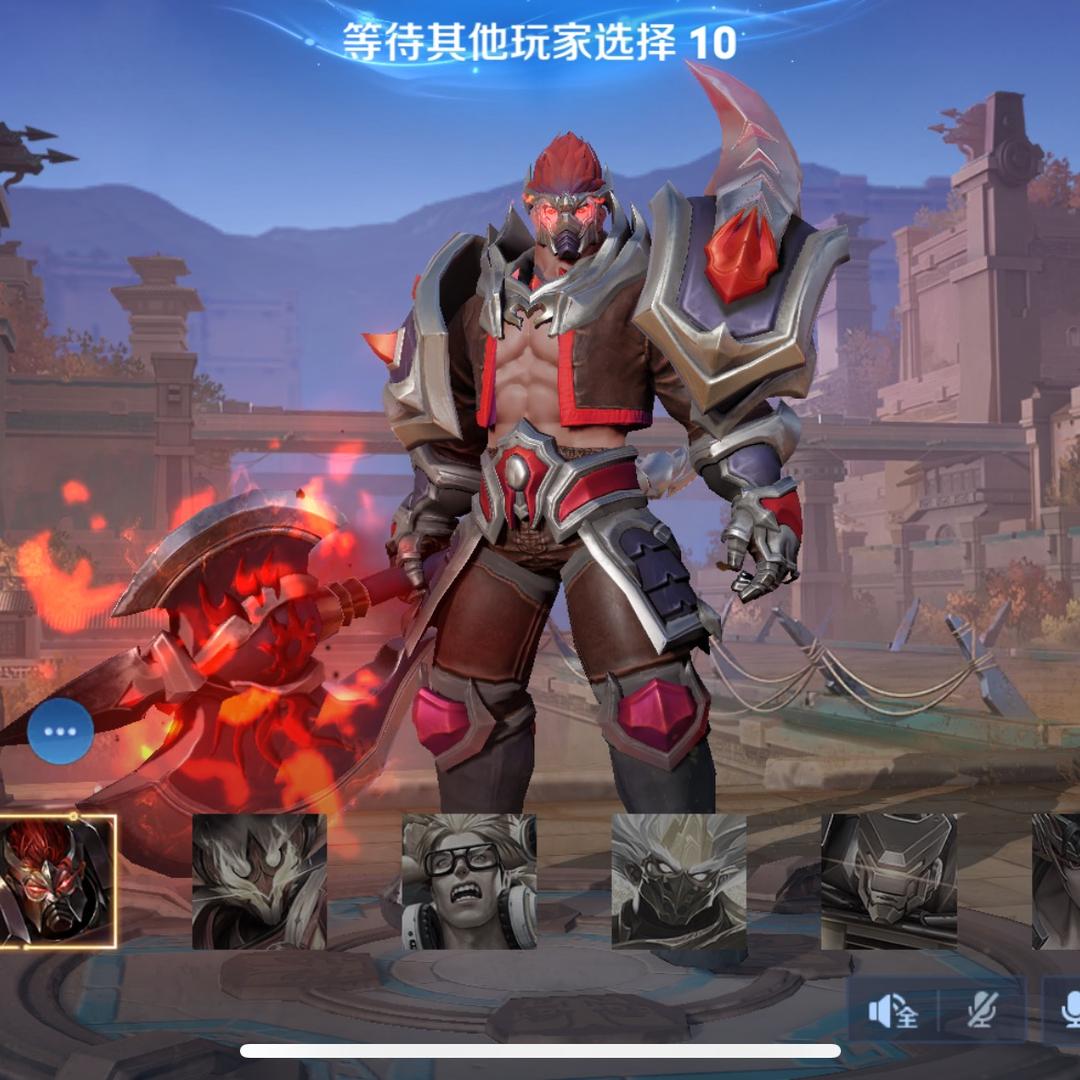The image size is (1080, 1080).
Task: Toggle the speaker voice channel button
Action: pos(893,1012)
